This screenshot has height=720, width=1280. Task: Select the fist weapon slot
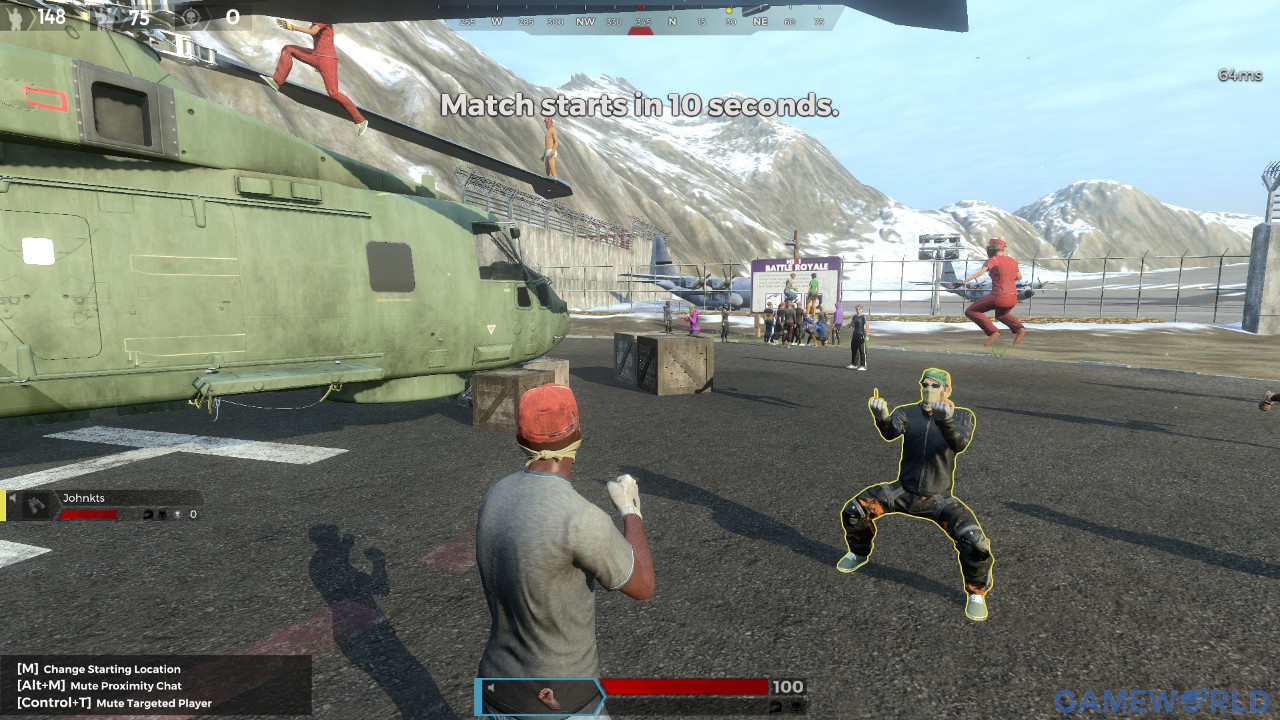(x=546, y=697)
